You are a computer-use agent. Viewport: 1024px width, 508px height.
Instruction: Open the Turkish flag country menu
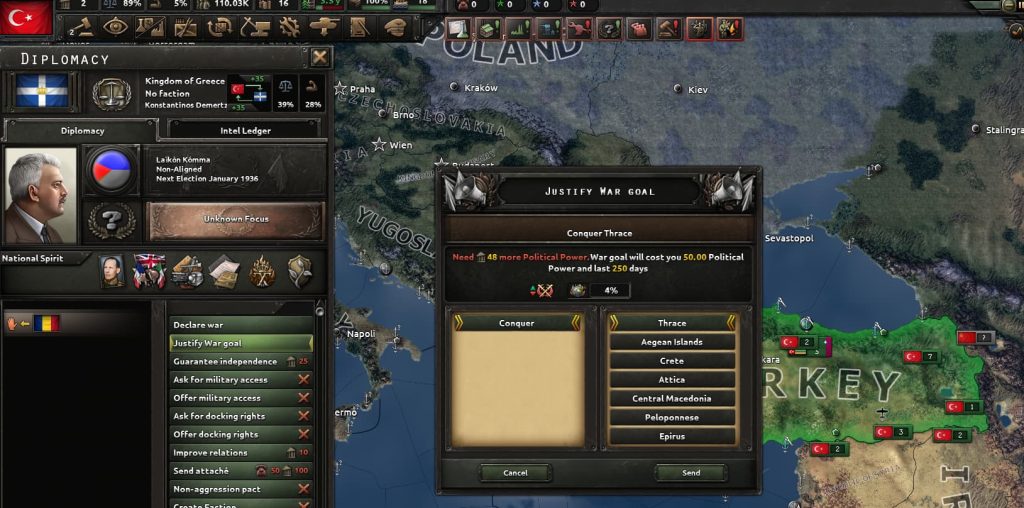(28, 17)
